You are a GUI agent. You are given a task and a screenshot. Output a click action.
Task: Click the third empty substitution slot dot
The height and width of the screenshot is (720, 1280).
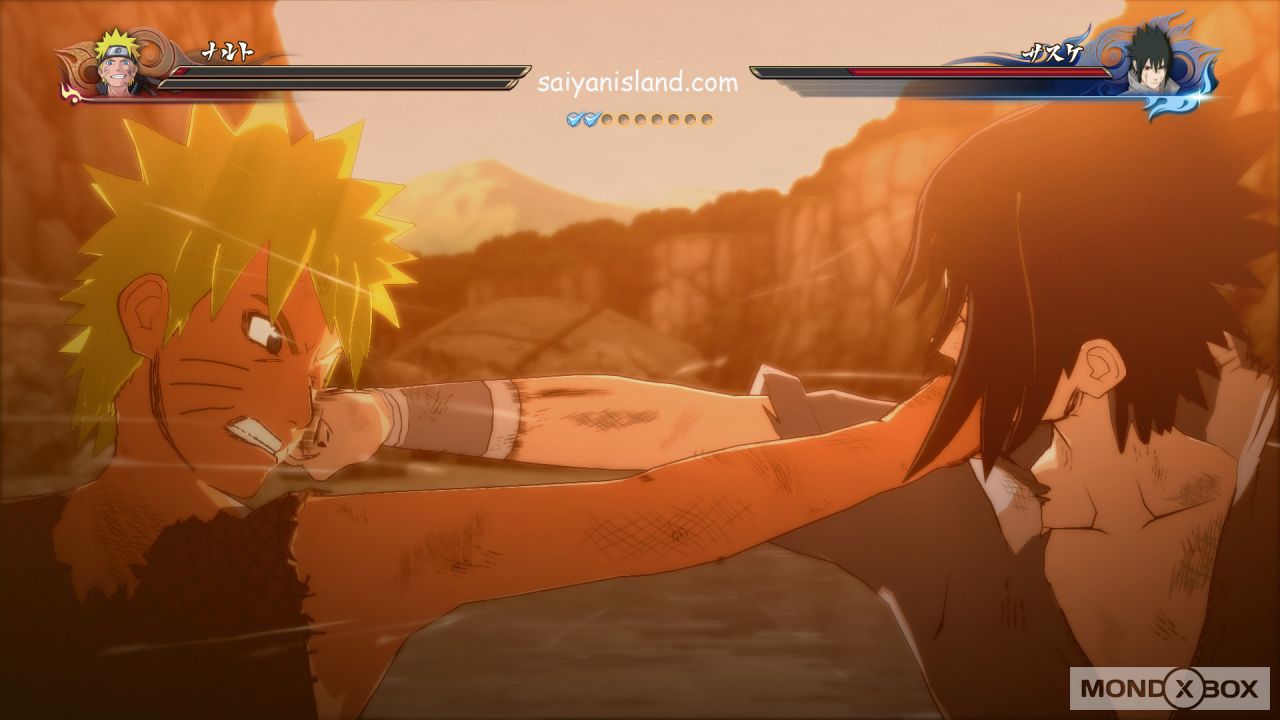click(640, 119)
